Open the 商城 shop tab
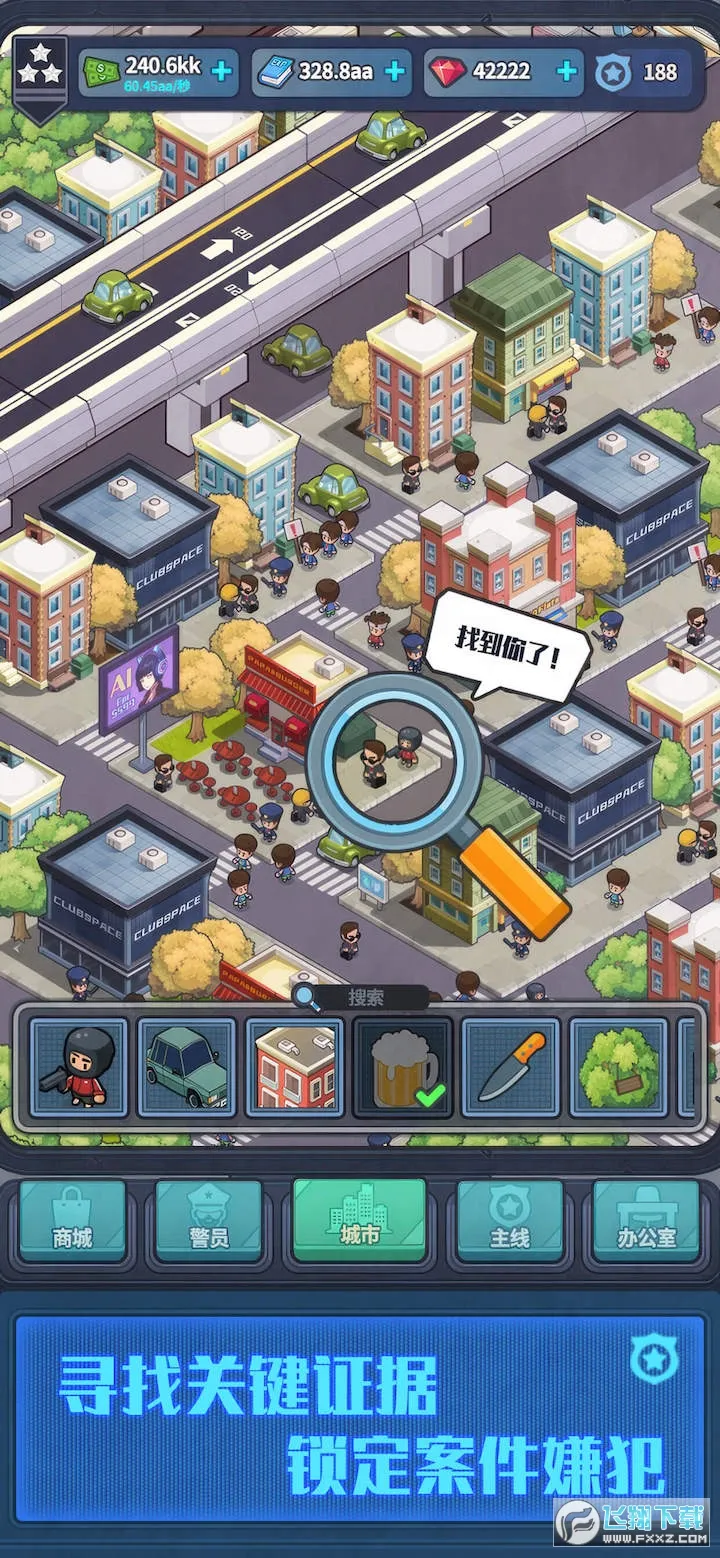The height and width of the screenshot is (1558, 720). (73, 1221)
